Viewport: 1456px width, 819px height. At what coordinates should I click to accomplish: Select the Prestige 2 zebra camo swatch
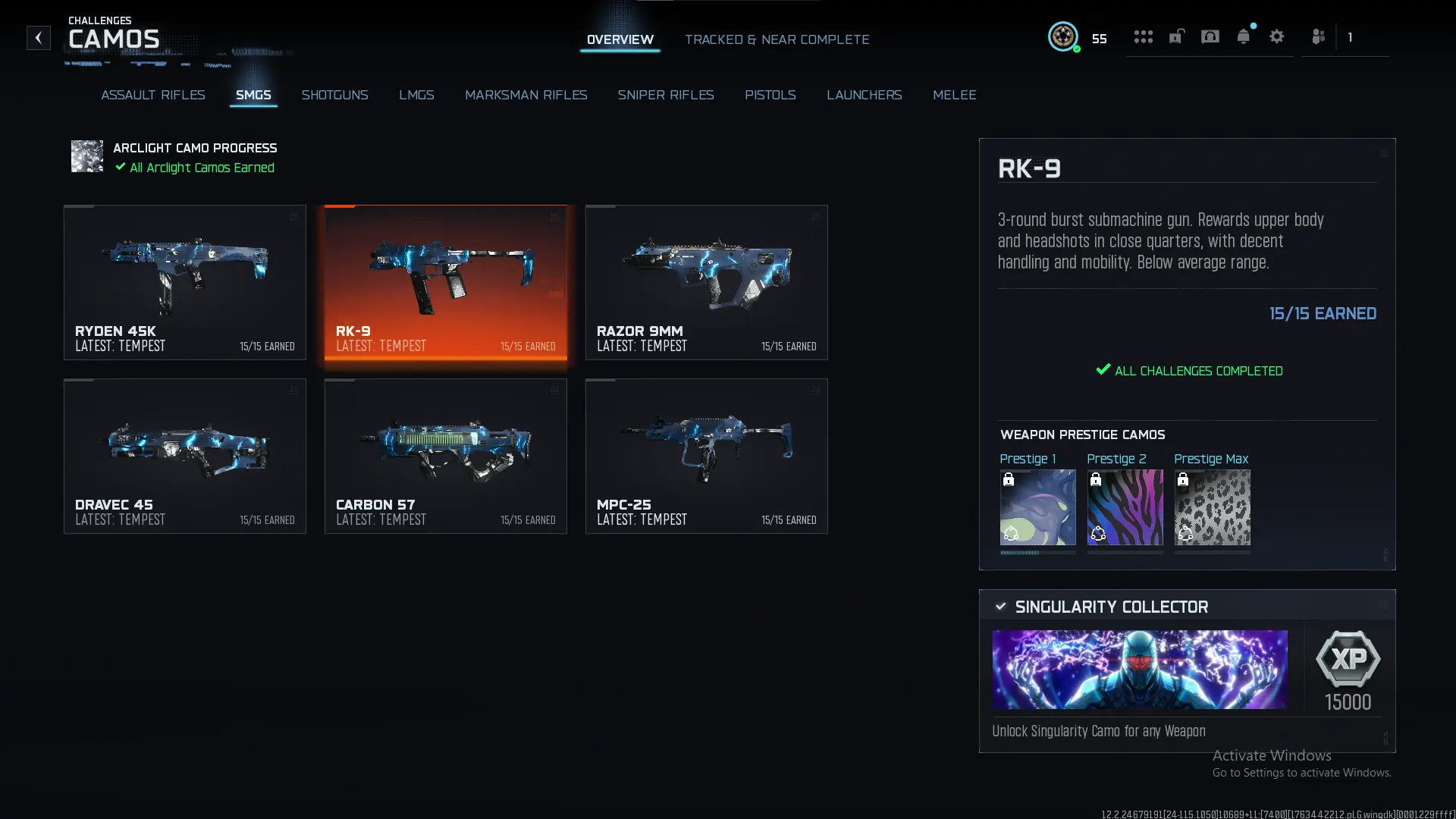pos(1125,508)
